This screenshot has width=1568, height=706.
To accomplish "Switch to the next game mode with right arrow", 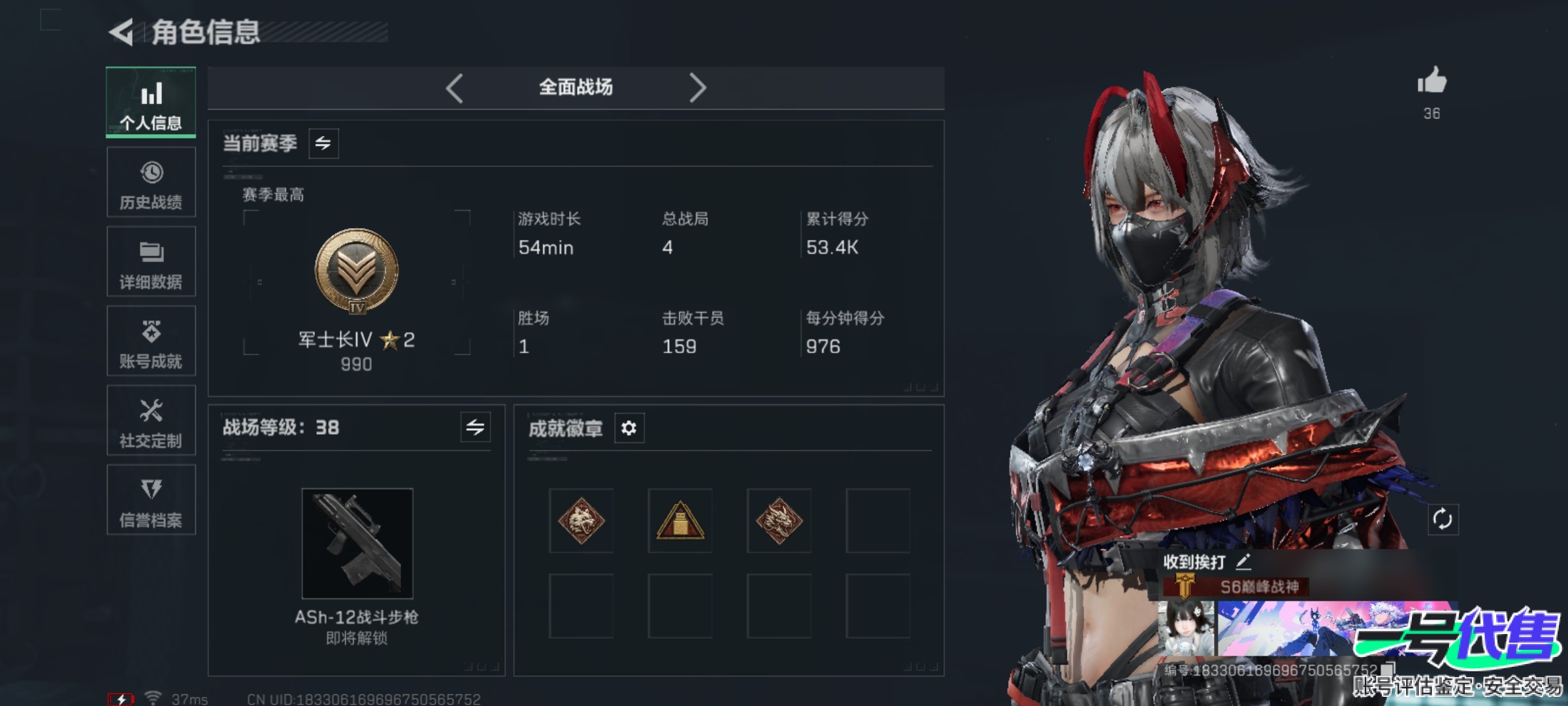I will click(x=698, y=88).
